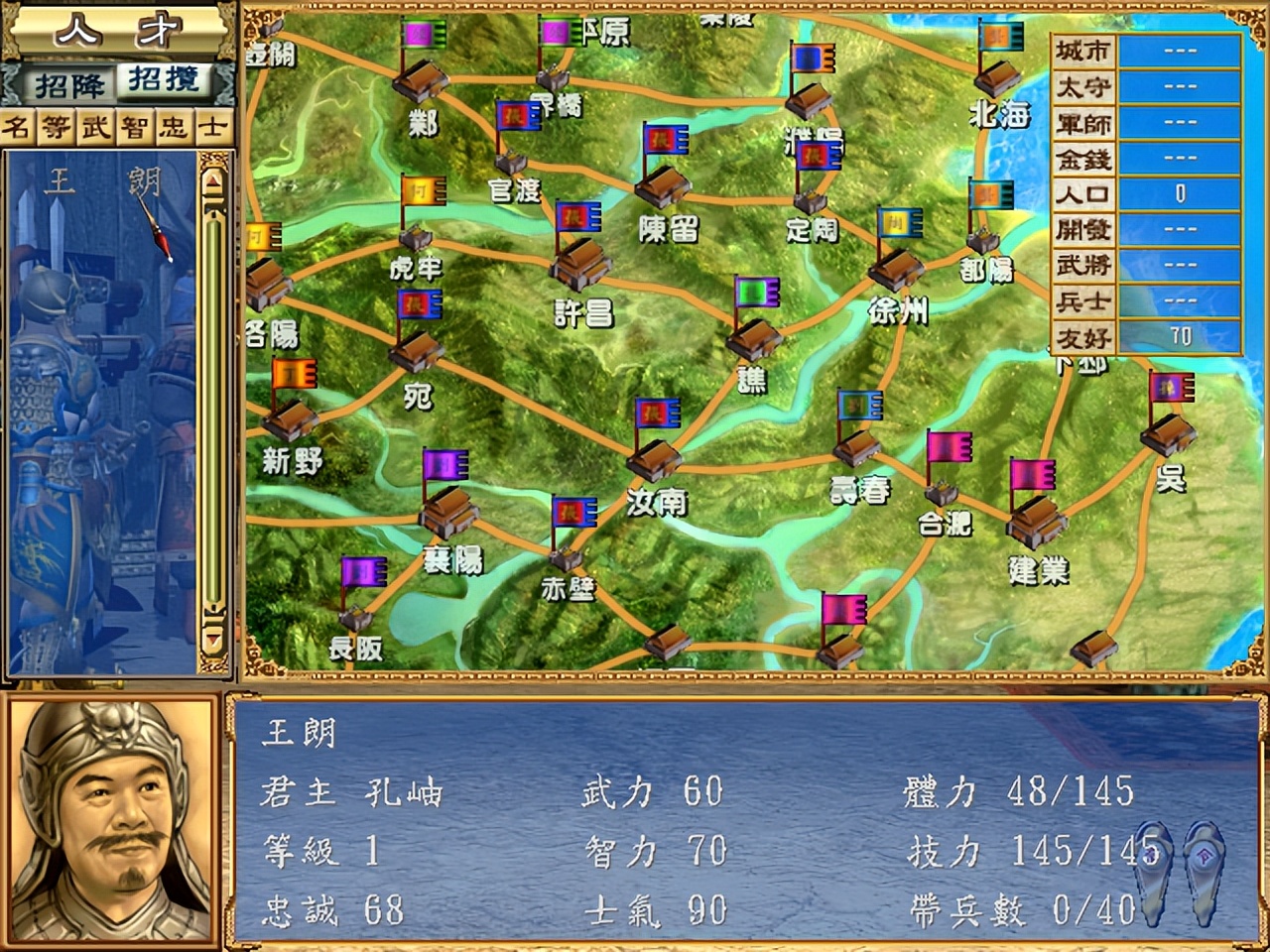
Task: Toggle sorting by 忠 loyalty
Action: tap(174, 125)
